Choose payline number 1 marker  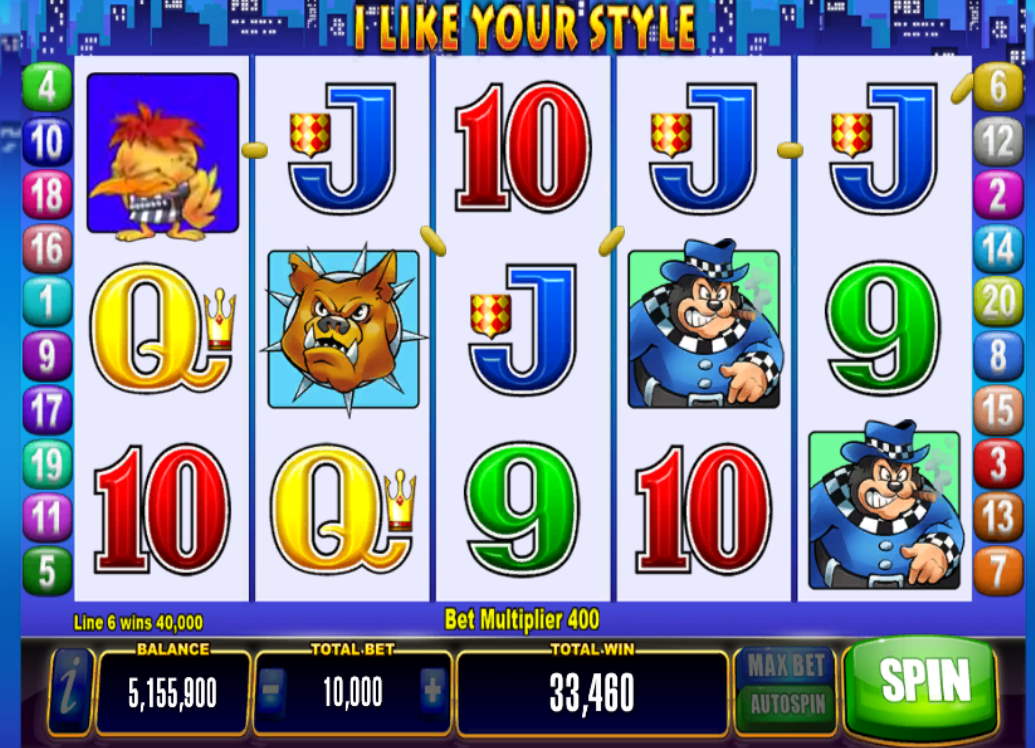47,302
